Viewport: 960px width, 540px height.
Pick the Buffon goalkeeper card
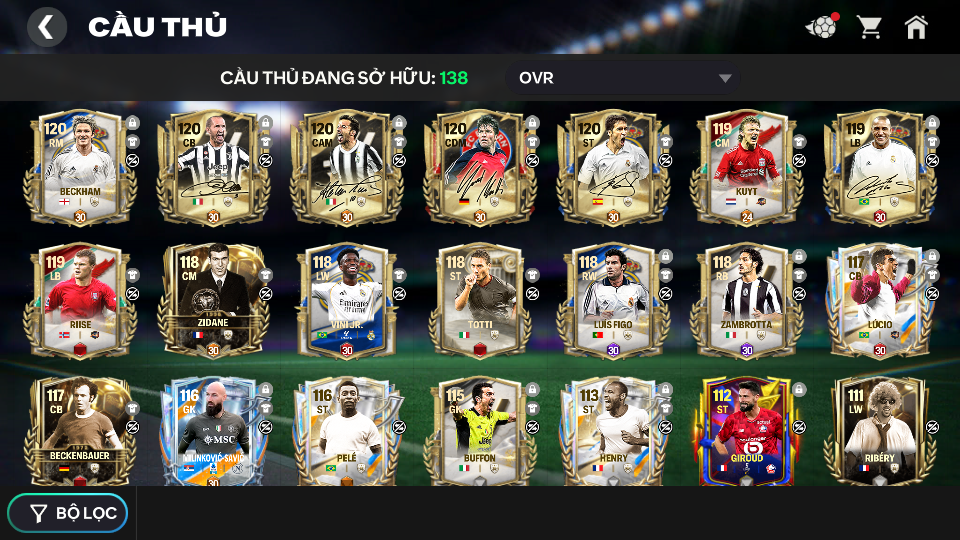click(x=480, y=430)
